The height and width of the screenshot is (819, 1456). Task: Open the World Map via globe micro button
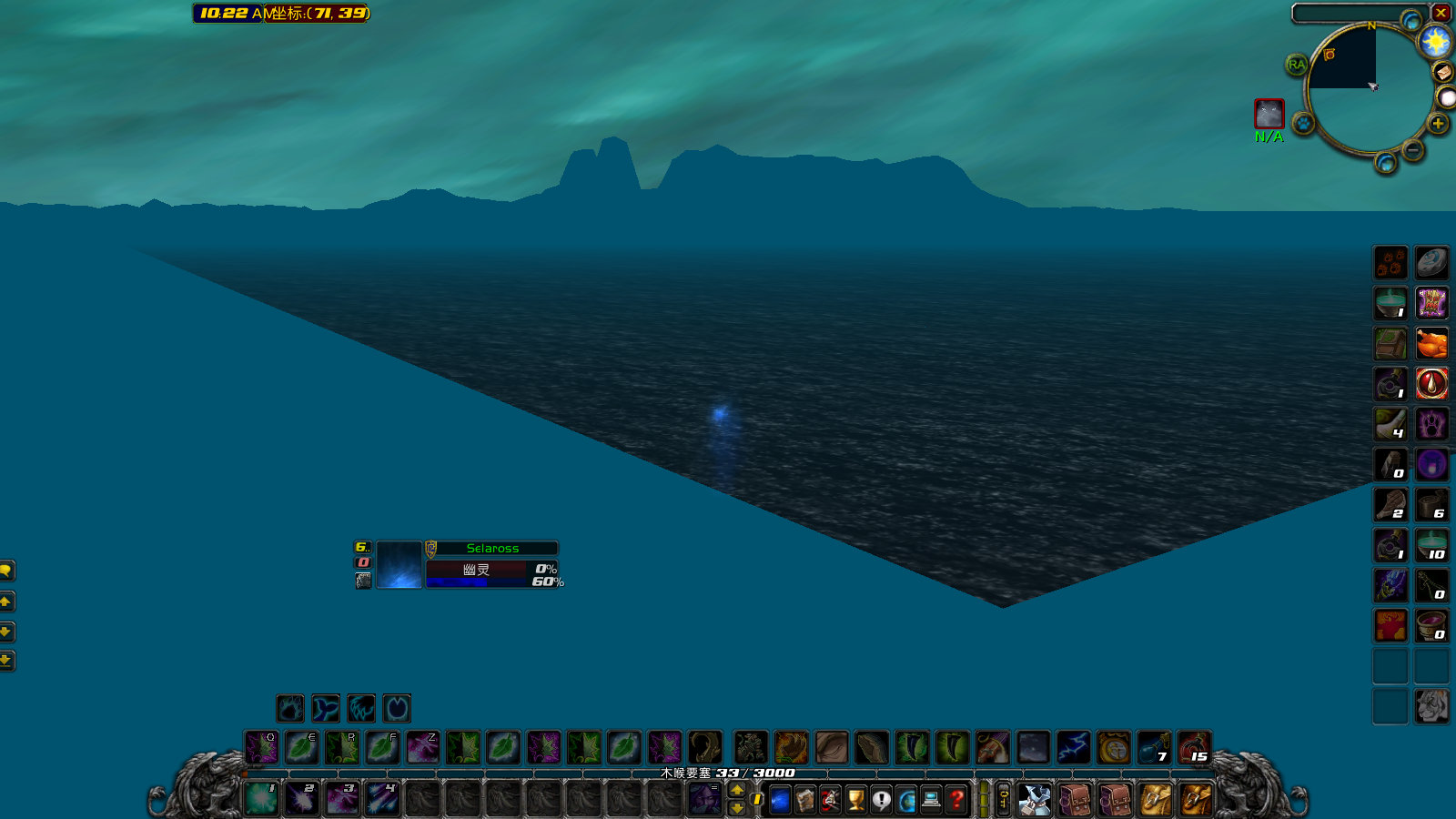tap(905, 799)
